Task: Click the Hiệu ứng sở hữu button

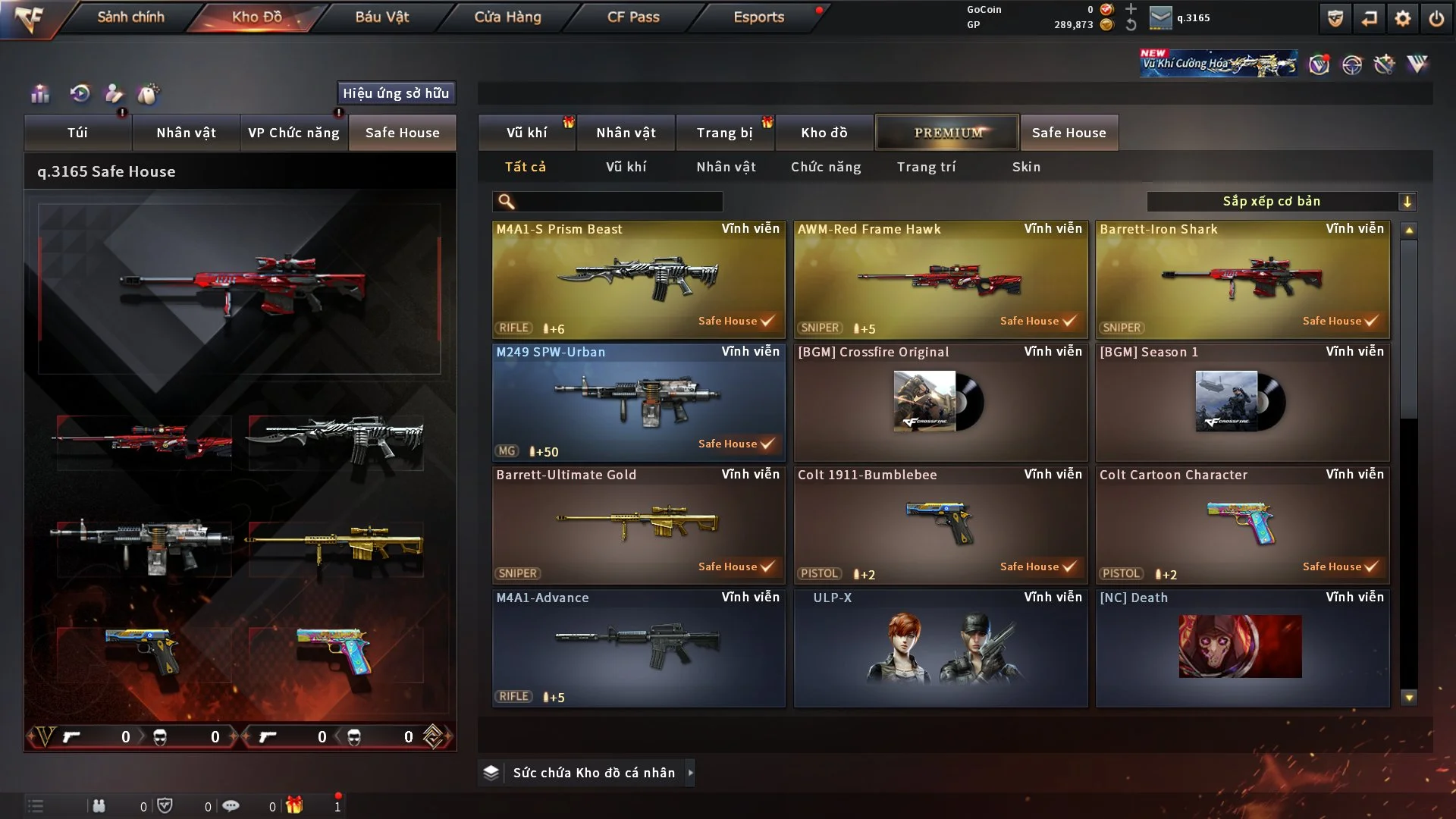Action: [x=396, y=93]
